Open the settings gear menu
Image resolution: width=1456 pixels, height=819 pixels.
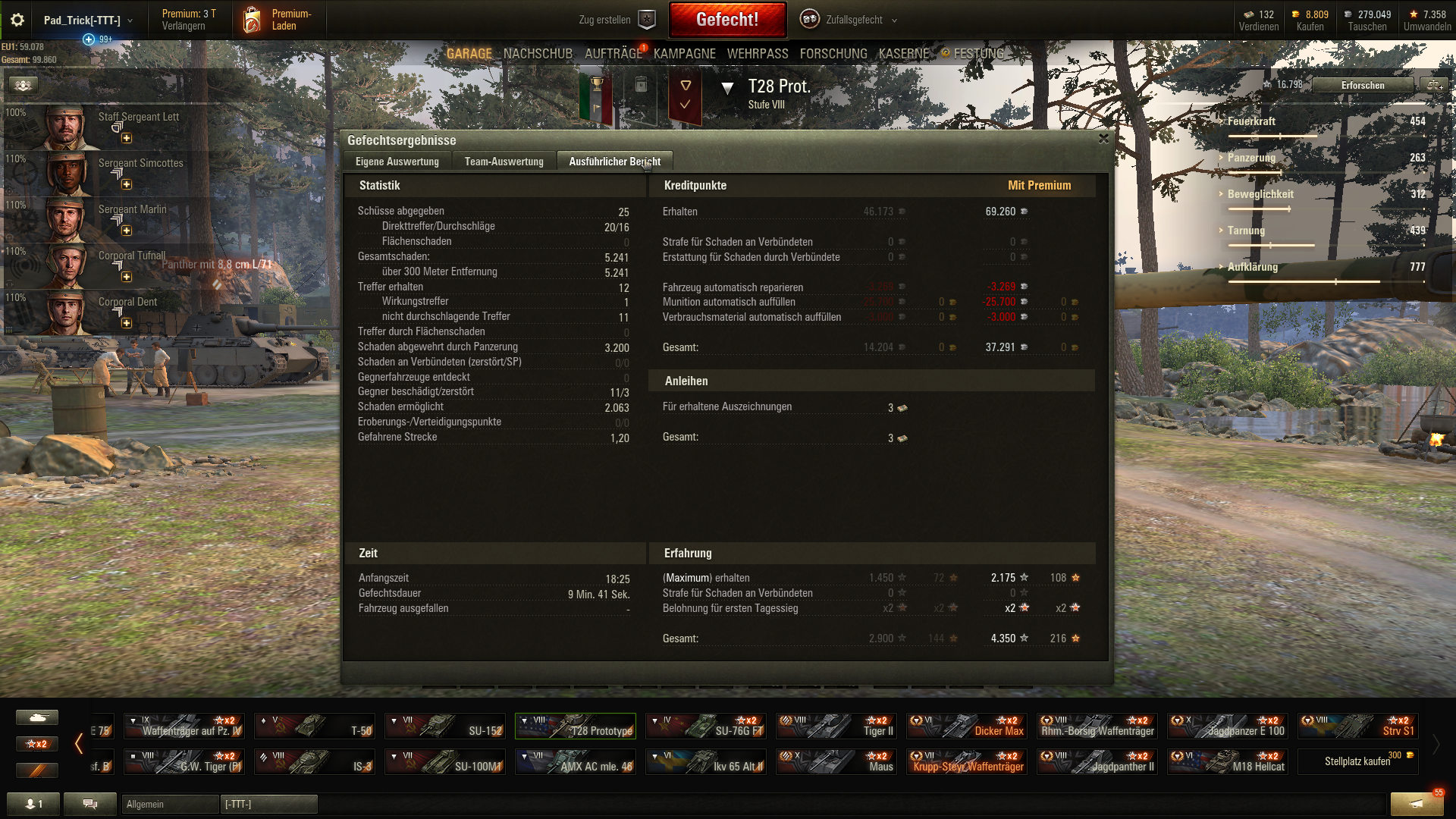17,20
